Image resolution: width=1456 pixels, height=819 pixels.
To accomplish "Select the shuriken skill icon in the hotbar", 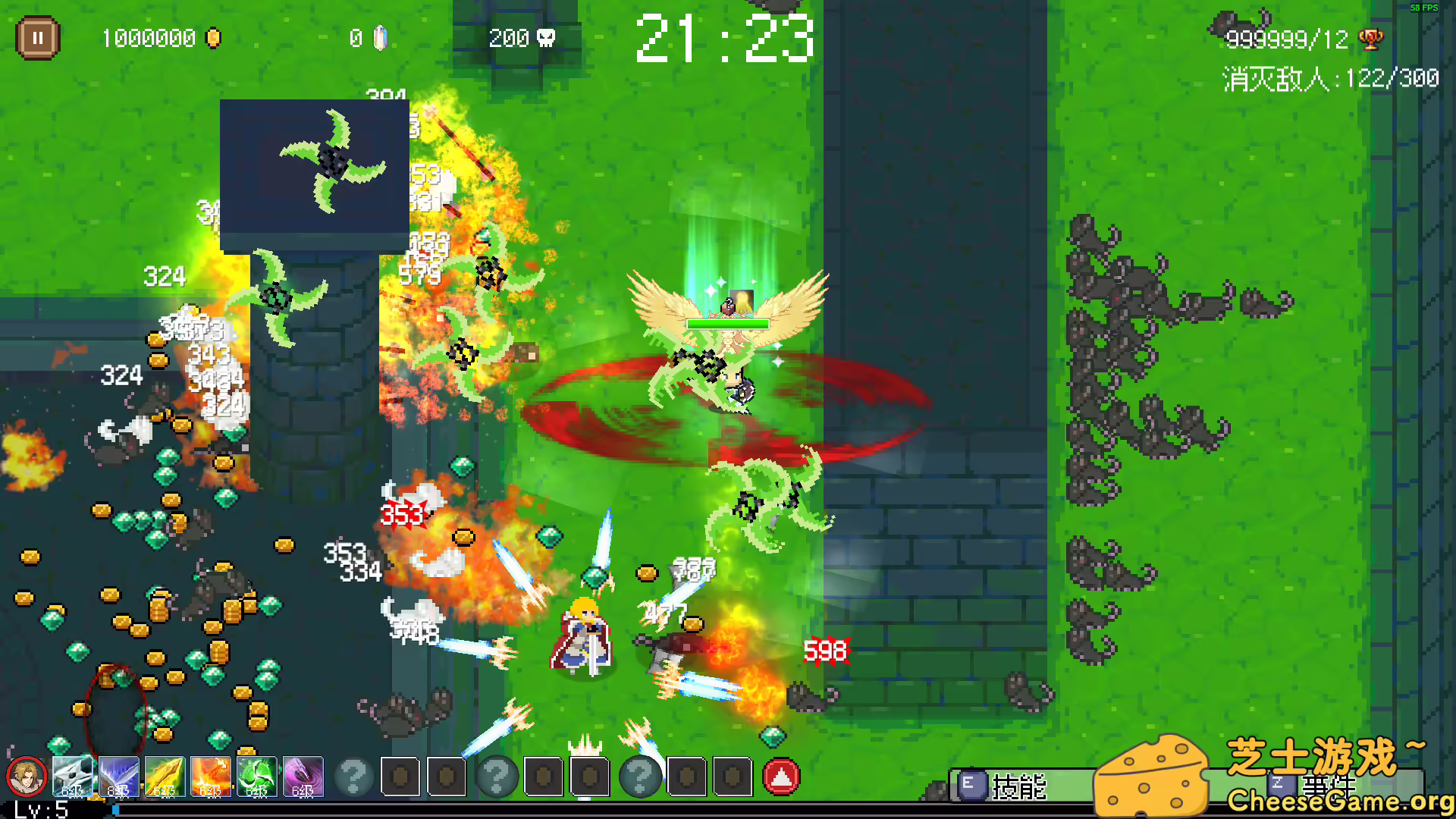I will click(73, 777).
